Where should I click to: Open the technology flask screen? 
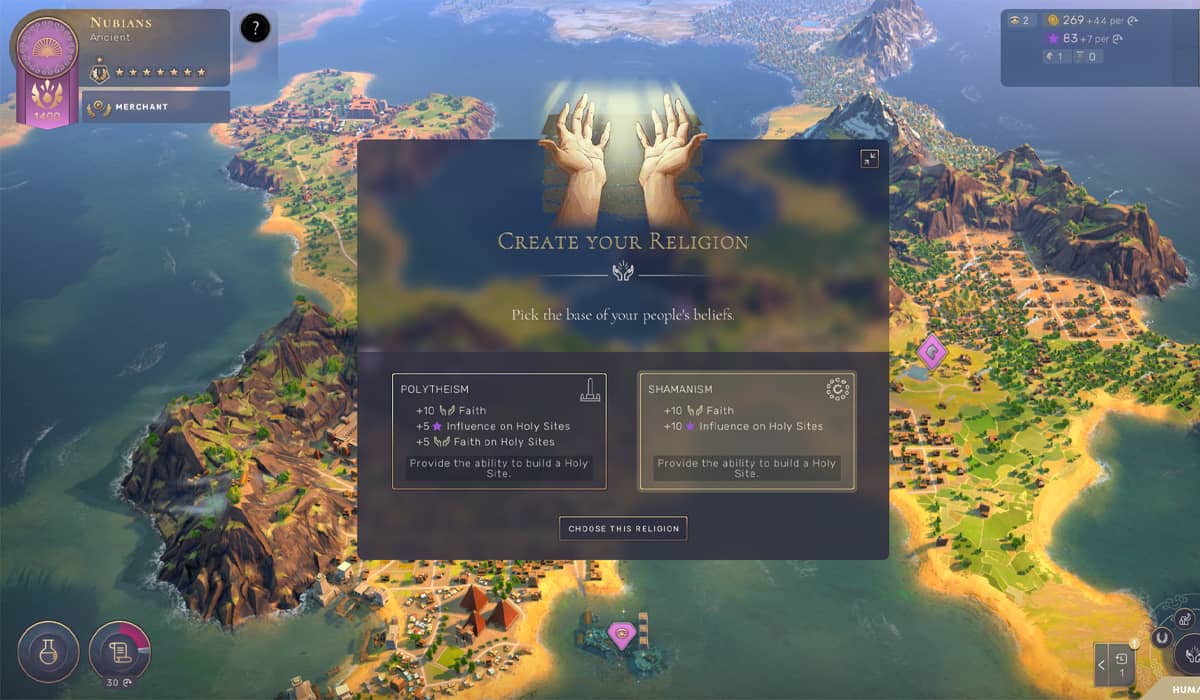[48, 652]
